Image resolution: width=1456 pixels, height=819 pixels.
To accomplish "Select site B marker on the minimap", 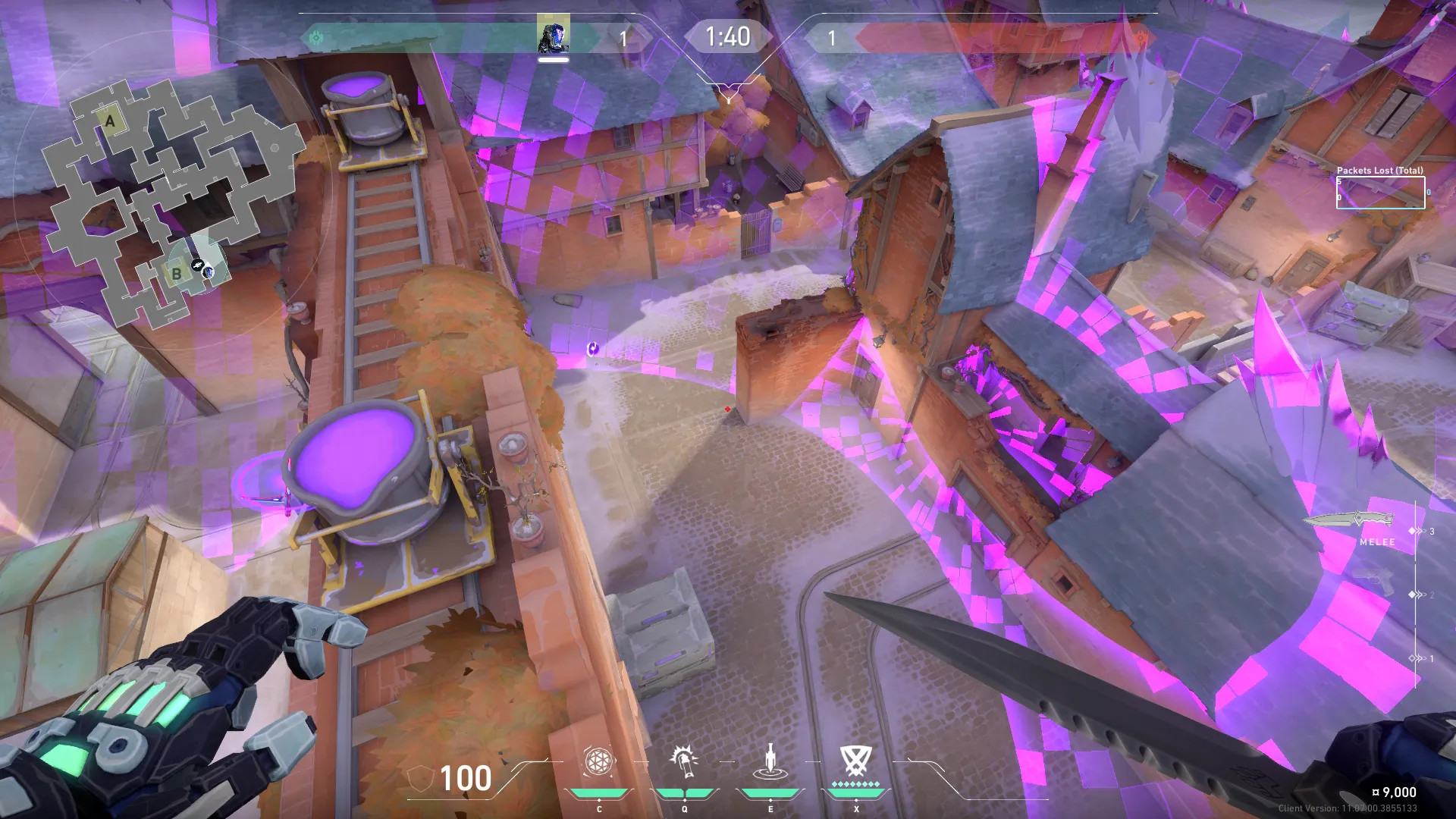I will 177,274.
